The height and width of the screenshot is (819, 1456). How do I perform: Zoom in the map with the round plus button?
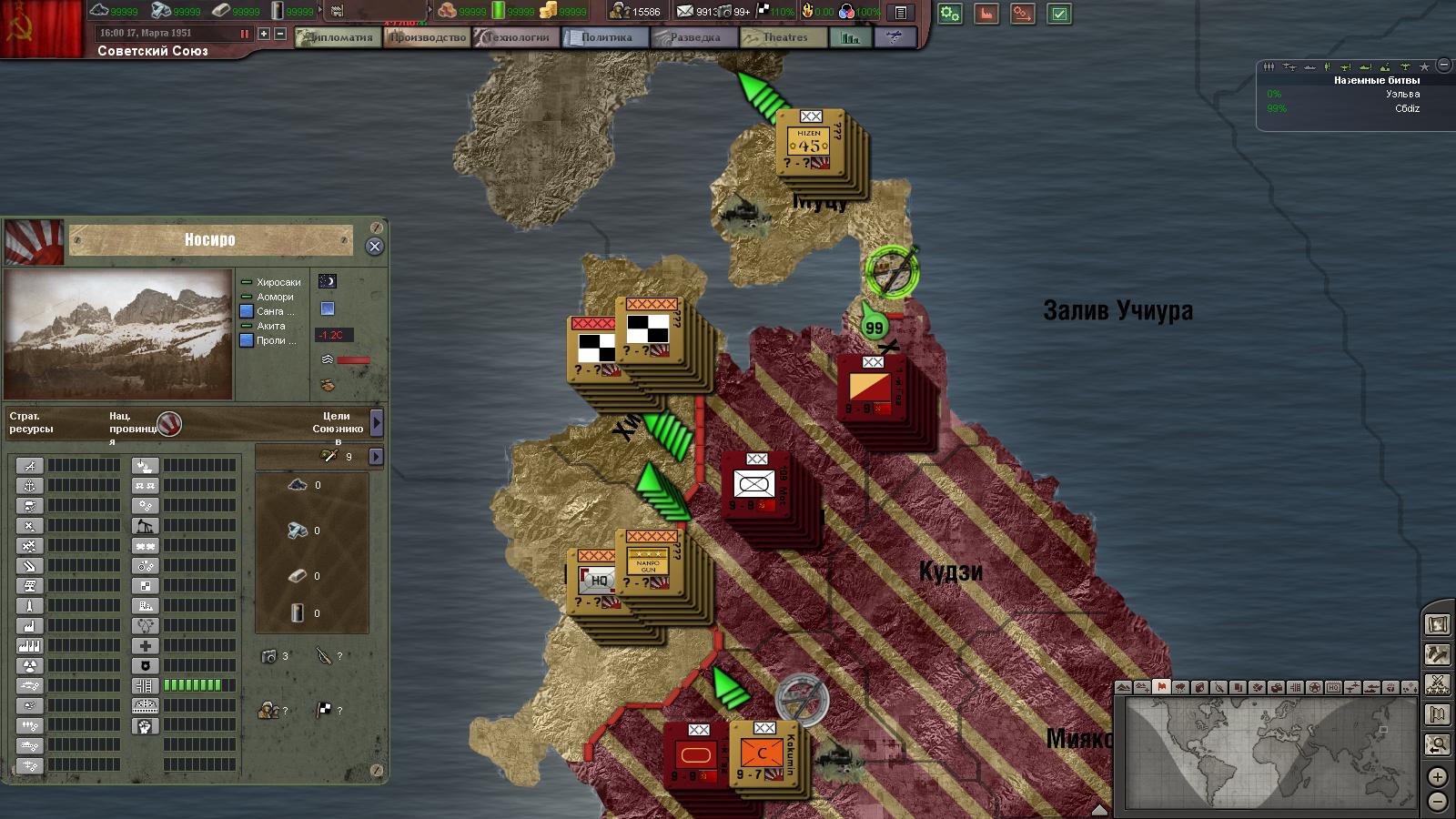(1437, 777)
